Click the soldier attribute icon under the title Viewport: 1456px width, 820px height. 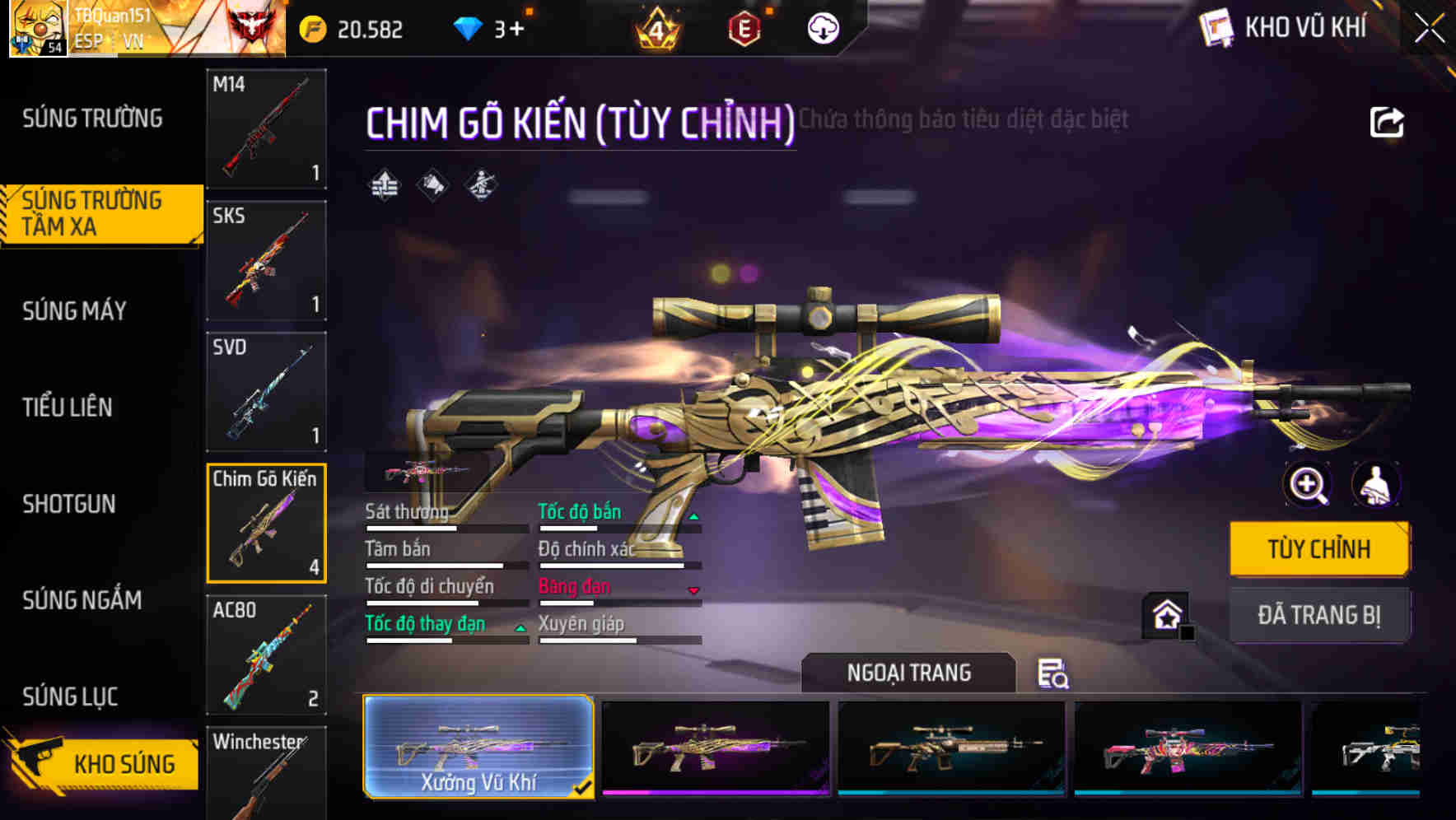(x=481, y=184)
